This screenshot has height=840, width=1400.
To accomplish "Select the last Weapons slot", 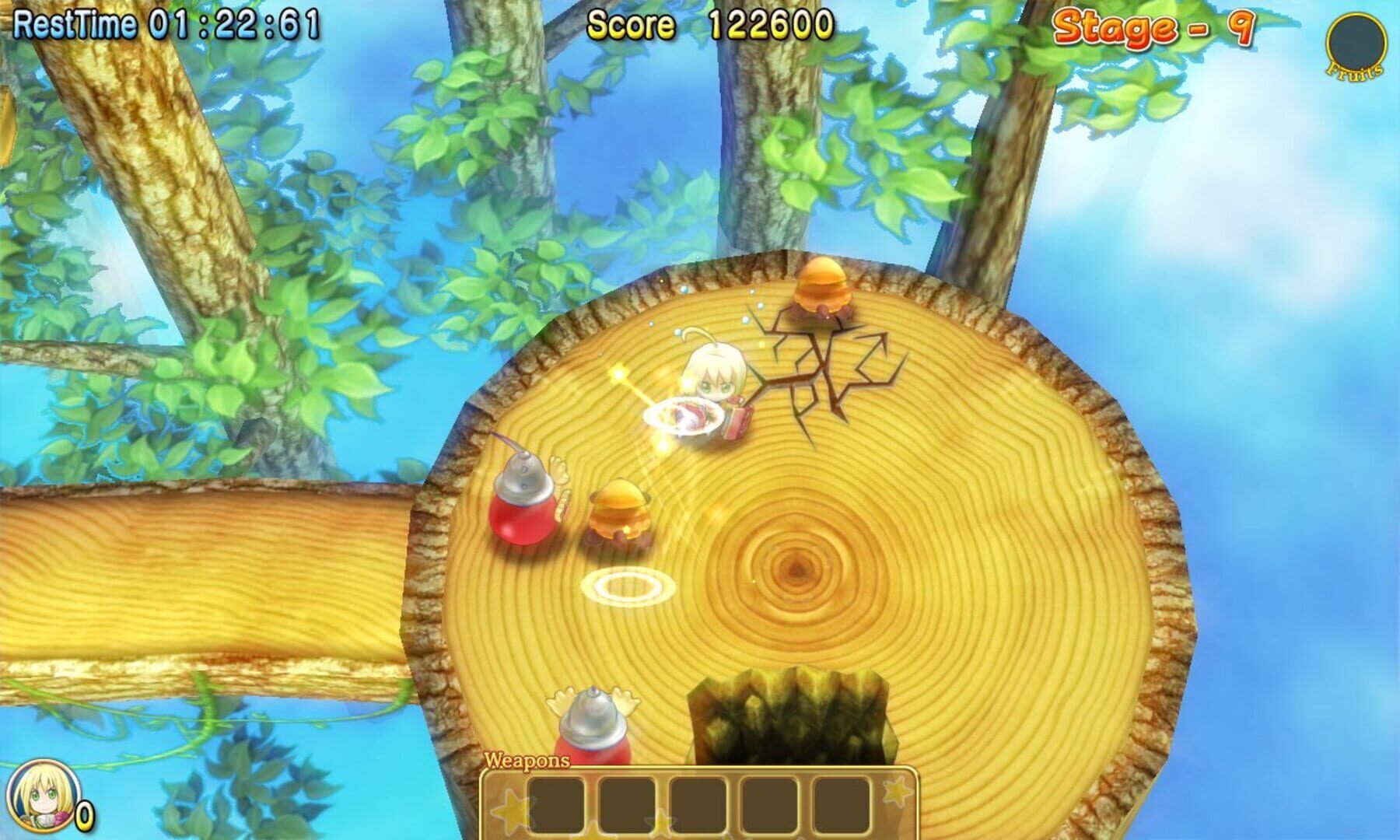I will (840, 805).
